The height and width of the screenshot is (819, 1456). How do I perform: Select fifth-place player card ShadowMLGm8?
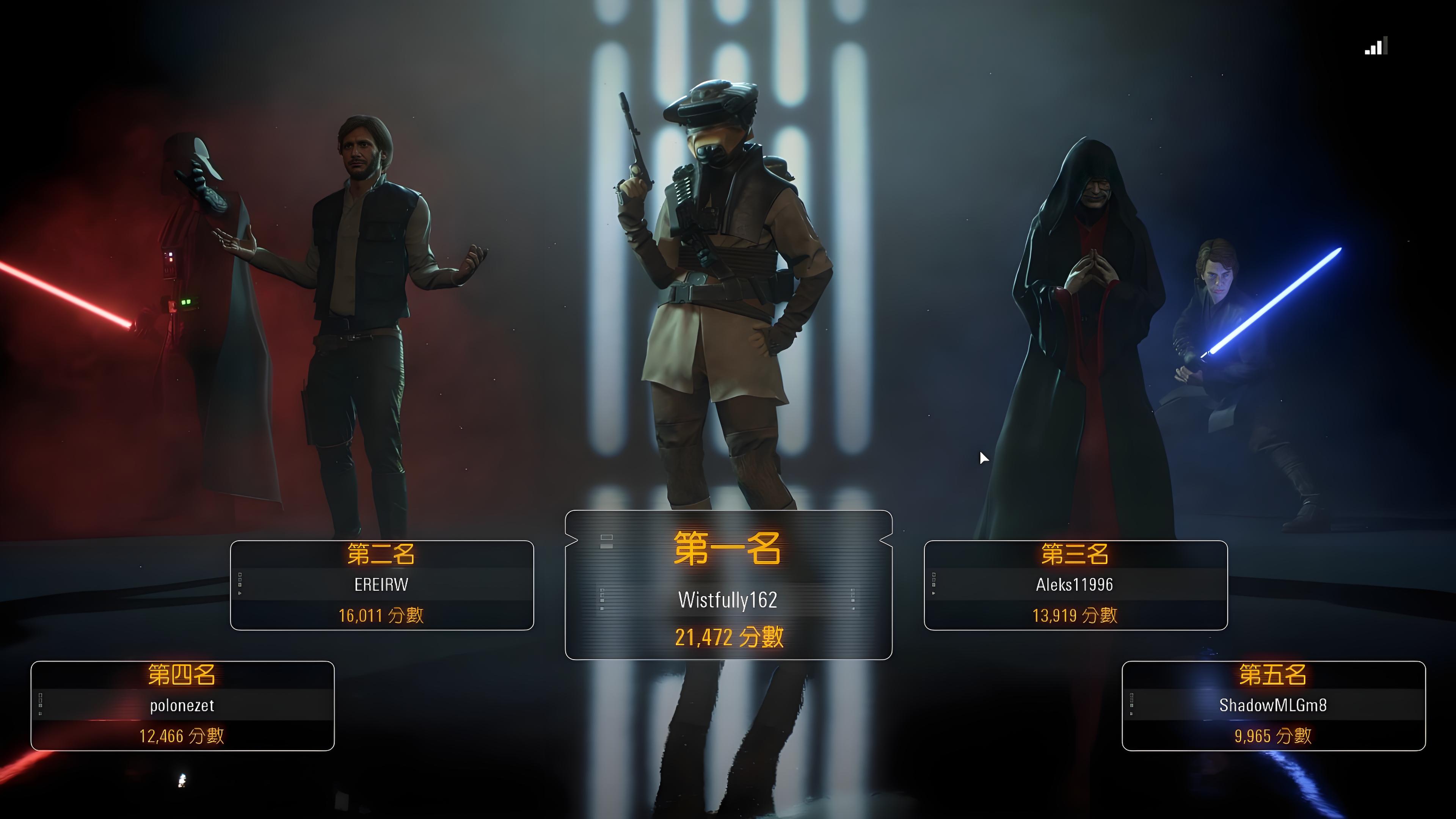pyautogui.click(x=1273, y=705)
